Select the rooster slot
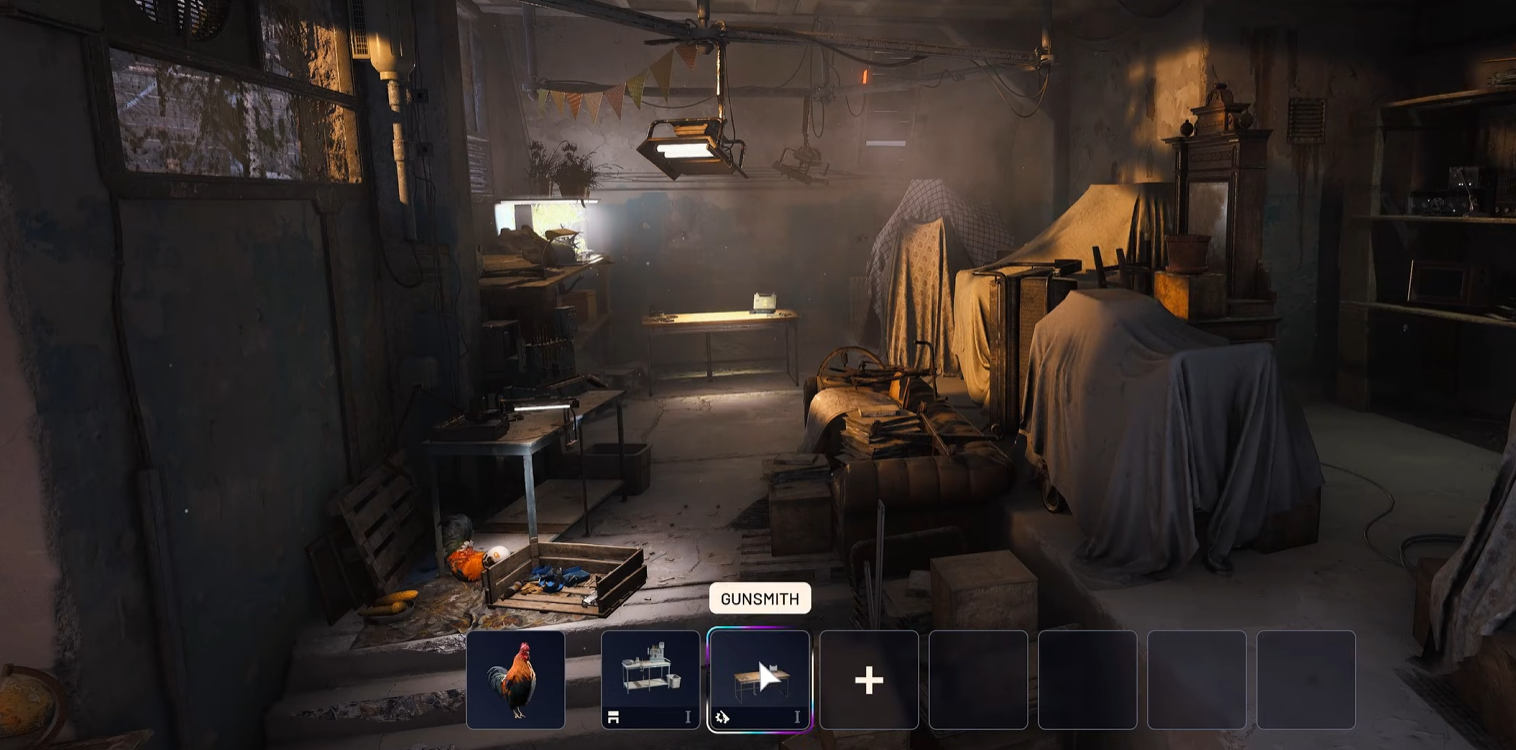 515,680
